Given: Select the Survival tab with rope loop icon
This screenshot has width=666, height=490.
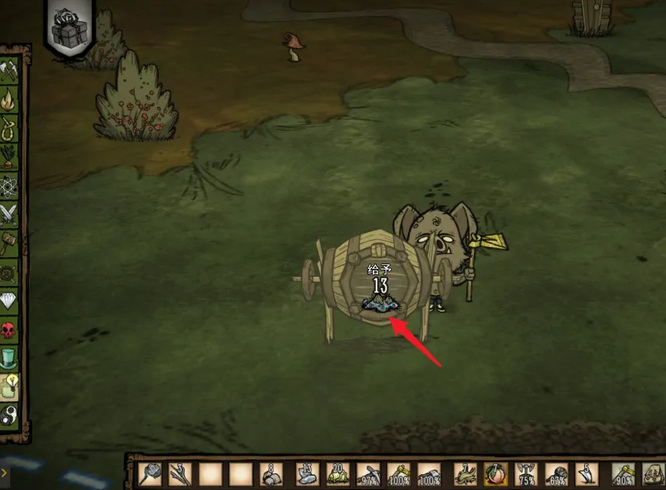Looking at the screenshot, I should (x=10, y=128).
